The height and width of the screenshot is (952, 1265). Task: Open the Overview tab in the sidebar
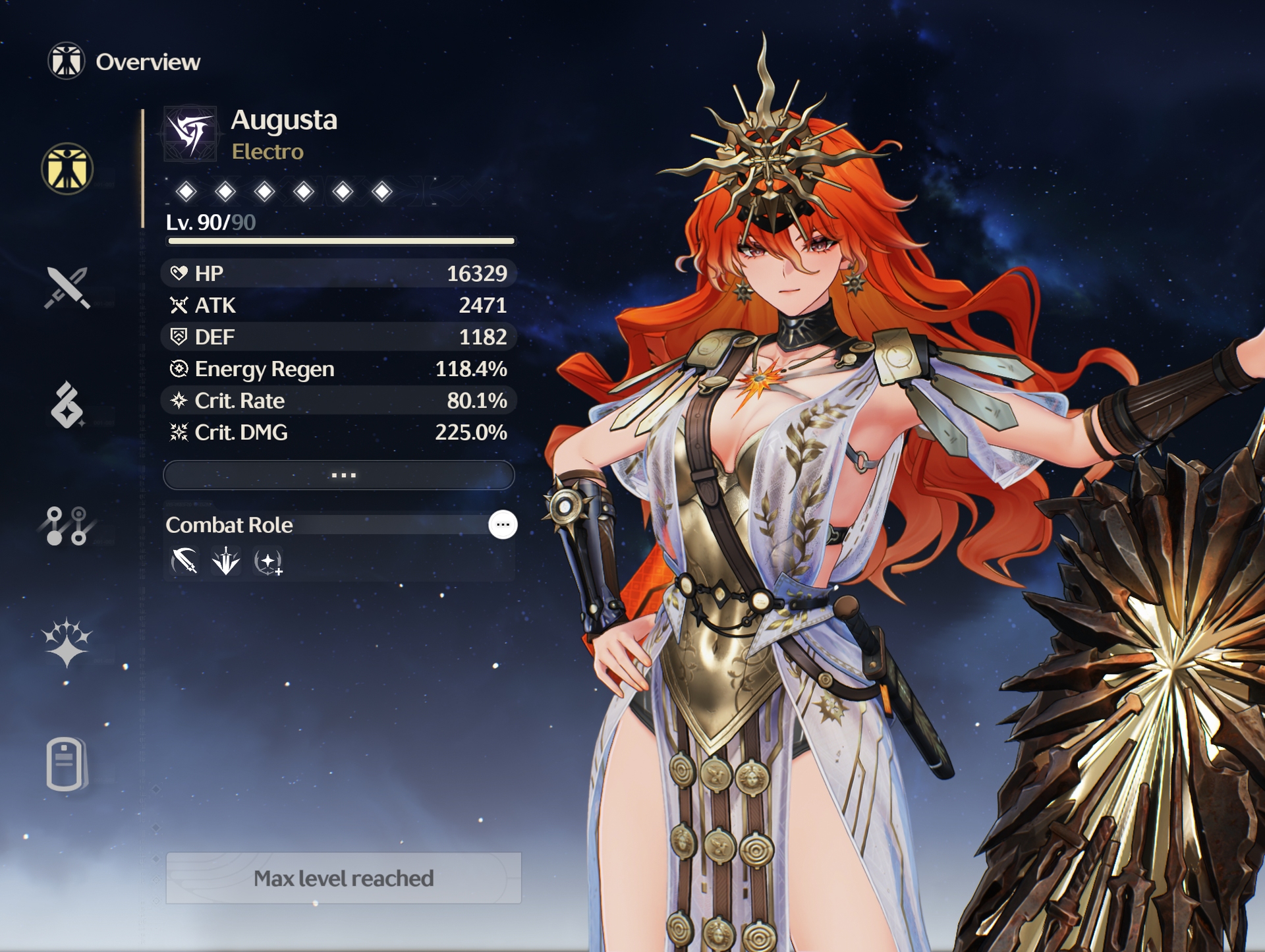(x=67, y=169)
